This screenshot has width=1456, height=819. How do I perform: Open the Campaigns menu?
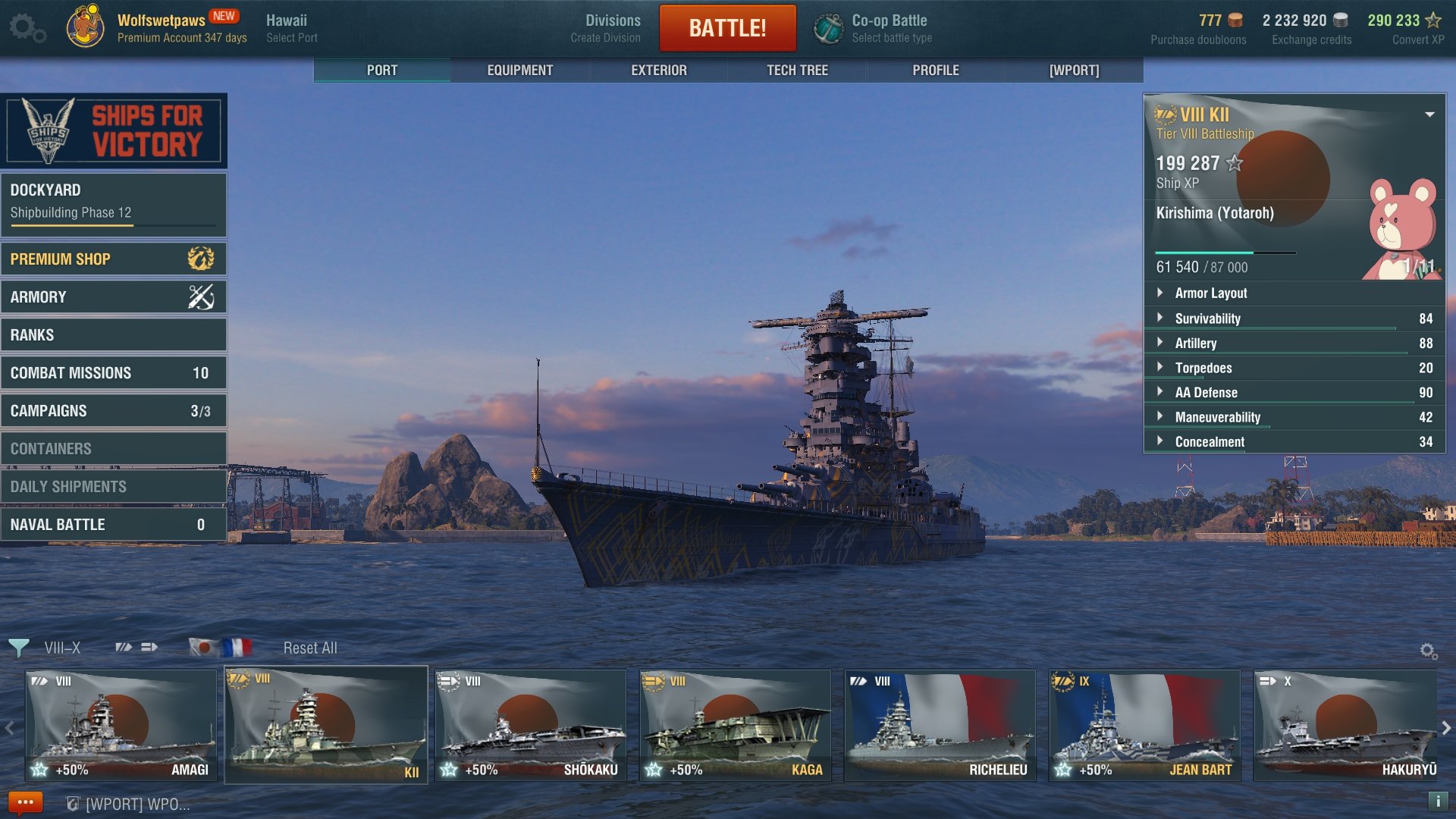coord(114,411)
